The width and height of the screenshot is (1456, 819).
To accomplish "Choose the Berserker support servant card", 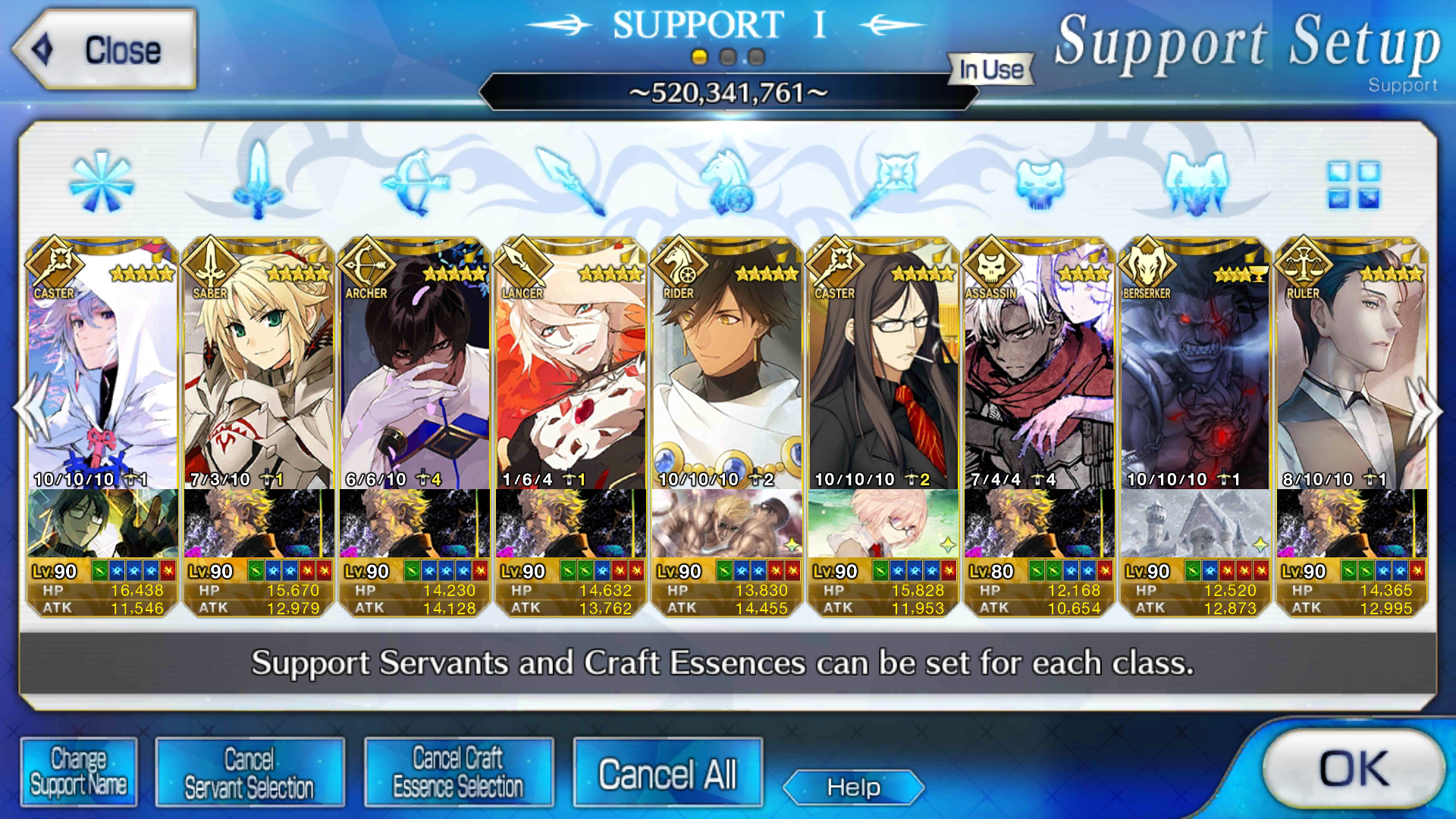I will (1196, 364).
